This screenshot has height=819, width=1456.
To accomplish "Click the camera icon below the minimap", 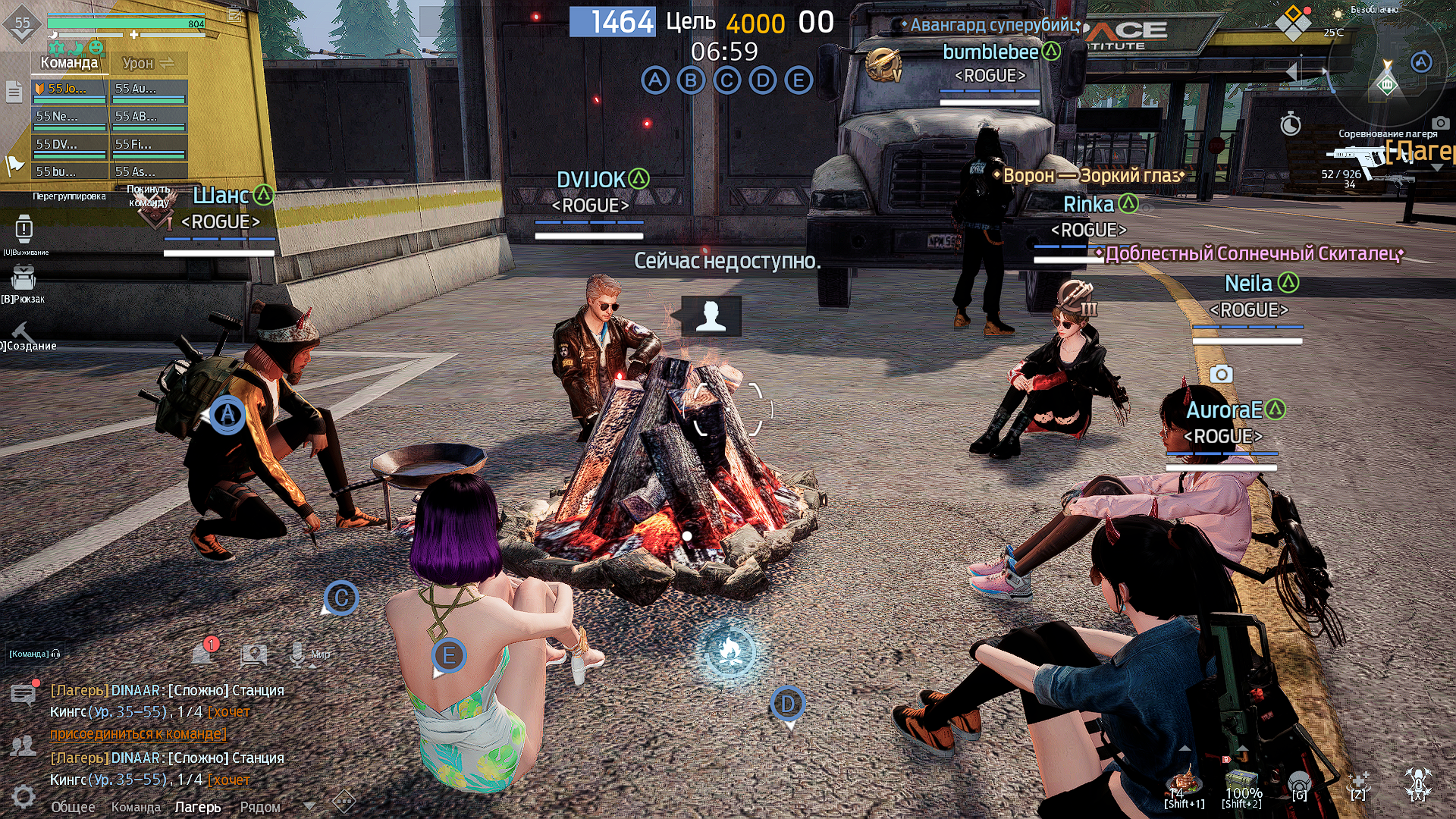I will (x=1440, y=123).
